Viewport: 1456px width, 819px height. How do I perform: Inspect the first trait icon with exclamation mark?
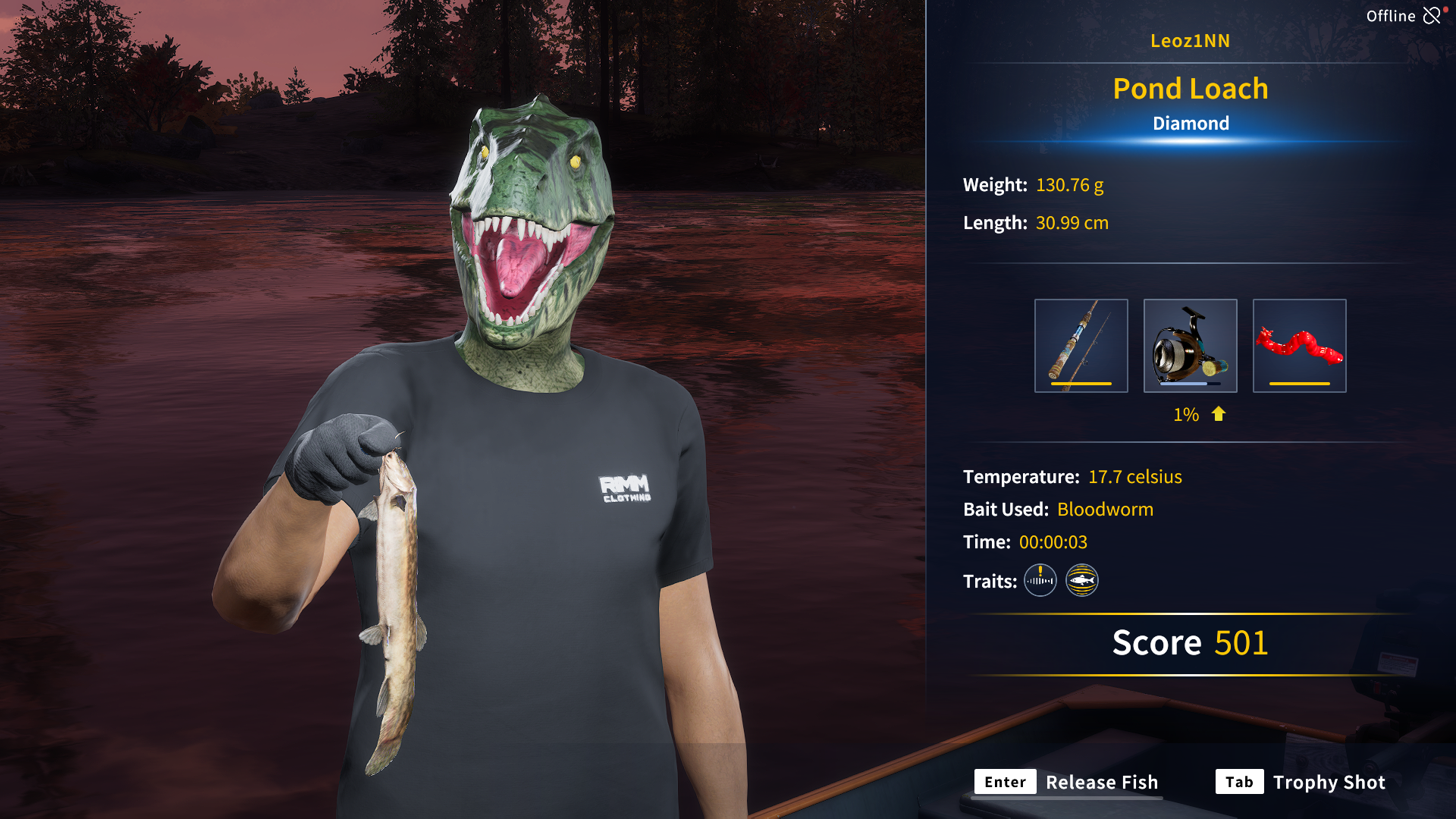tap(1040, 581)
